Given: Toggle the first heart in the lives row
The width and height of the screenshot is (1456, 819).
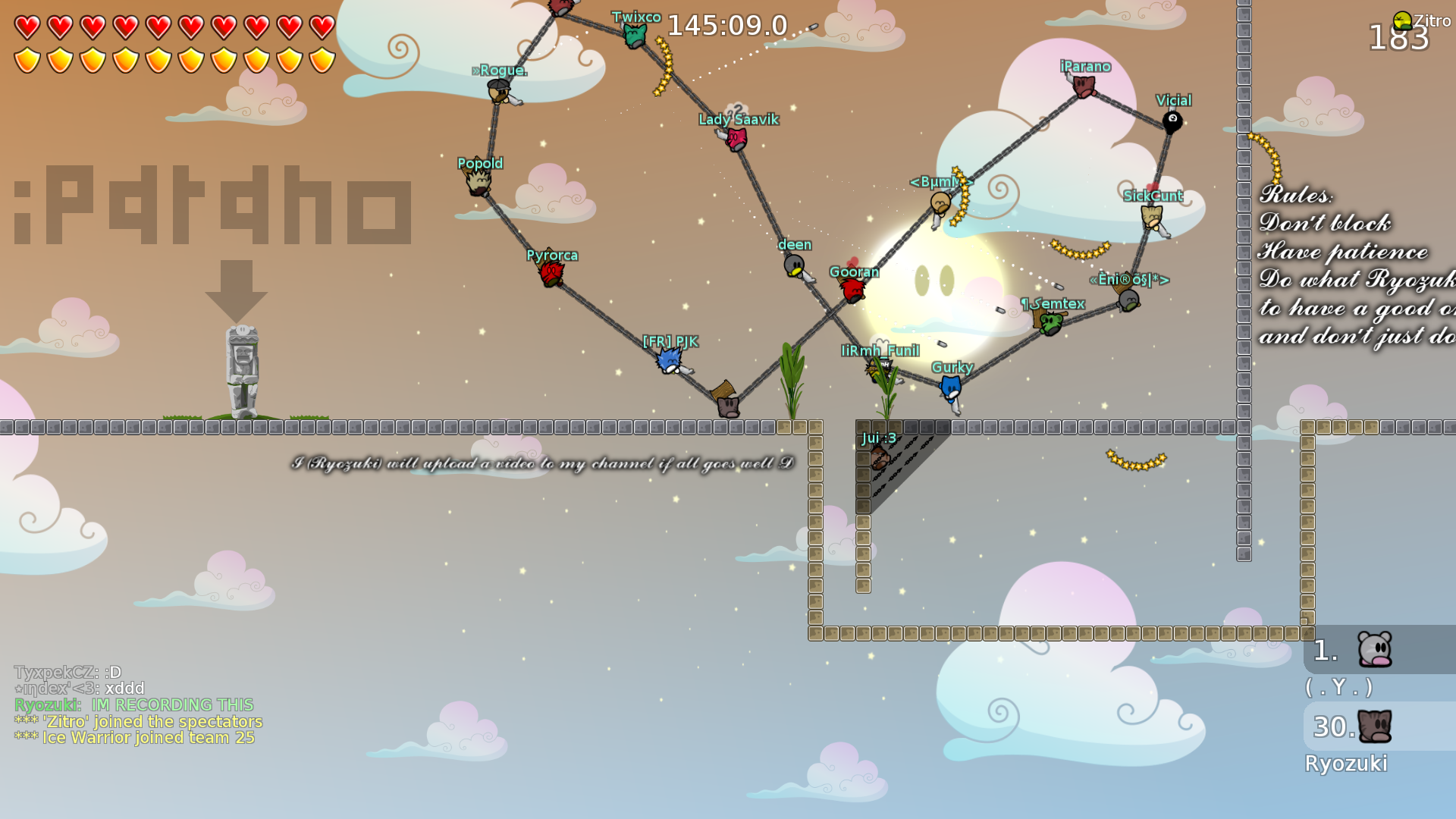Looking at the screenshot, I should [27, 27].
